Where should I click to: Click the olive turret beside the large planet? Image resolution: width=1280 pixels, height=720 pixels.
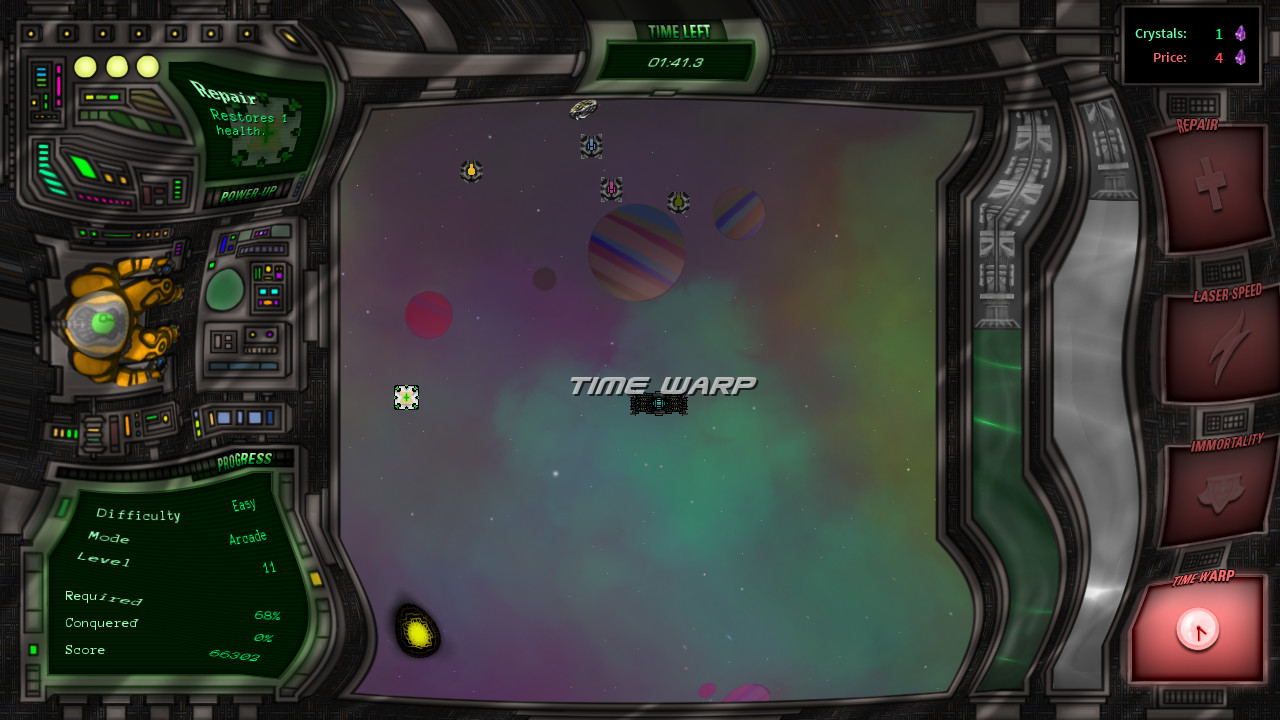point(679,203)
